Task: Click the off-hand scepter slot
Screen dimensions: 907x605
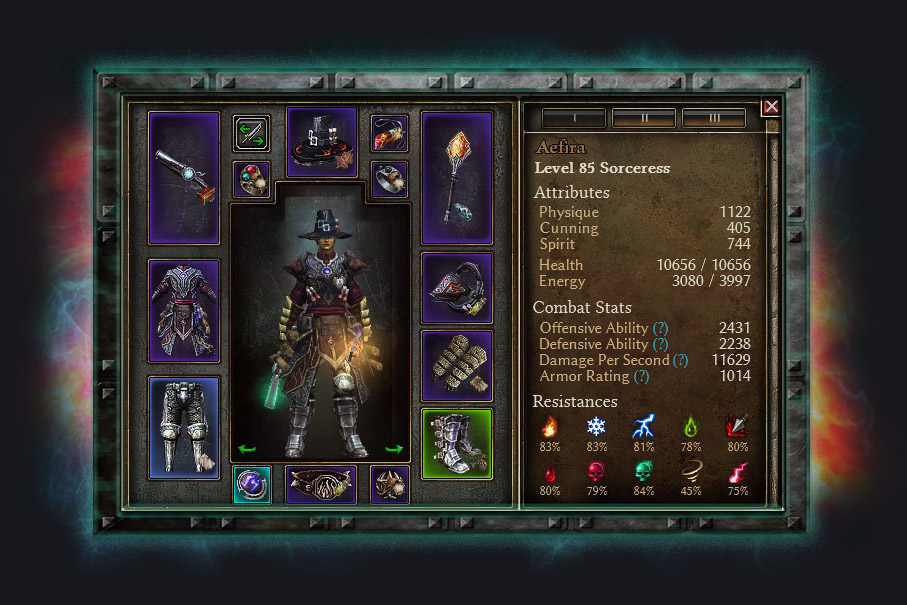Action: click(457, 177)
